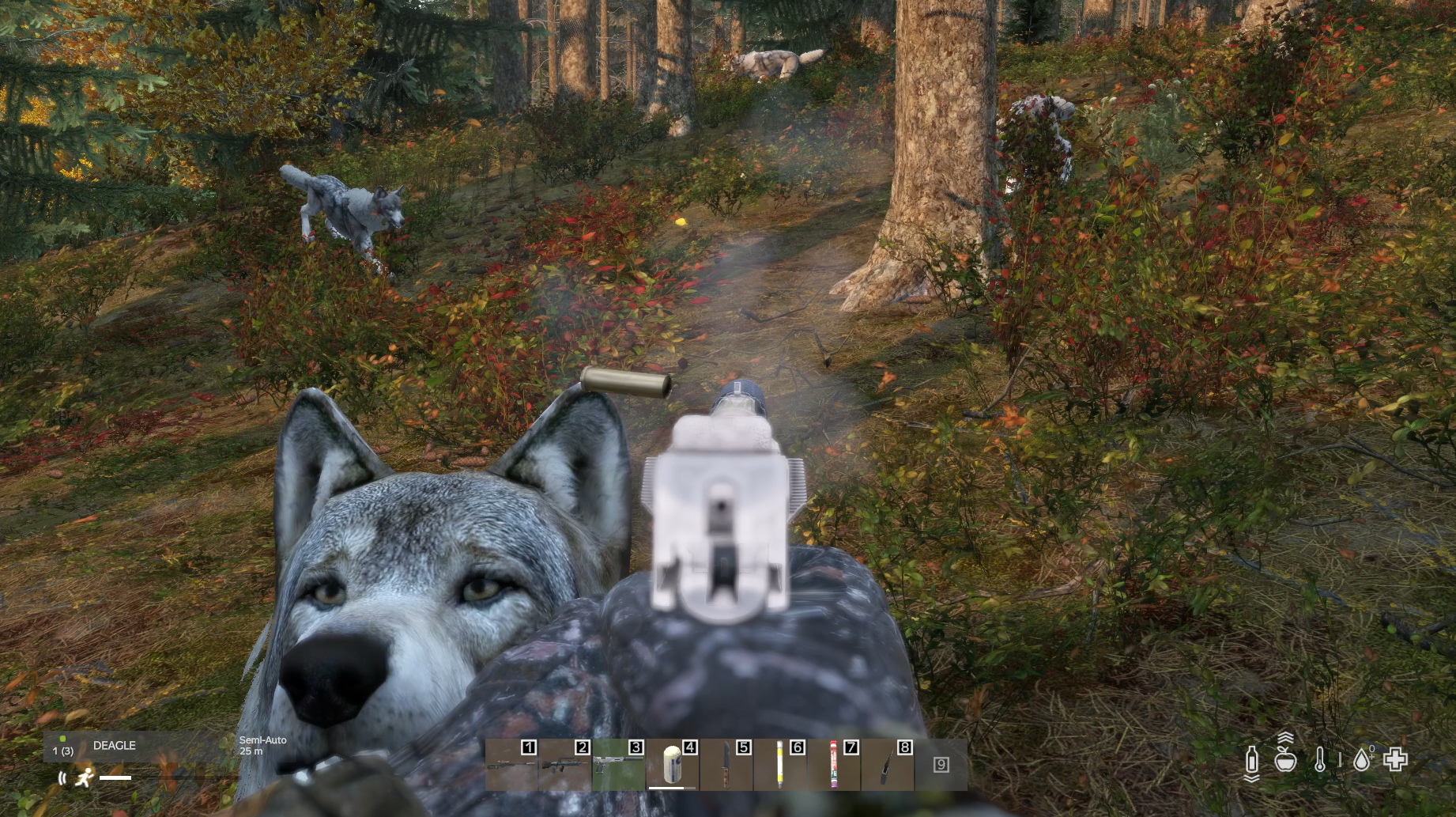Choose the red flare in hotbar slot 7
The width and height of the screenshot is (1456, 817).
tap(833, 765)
